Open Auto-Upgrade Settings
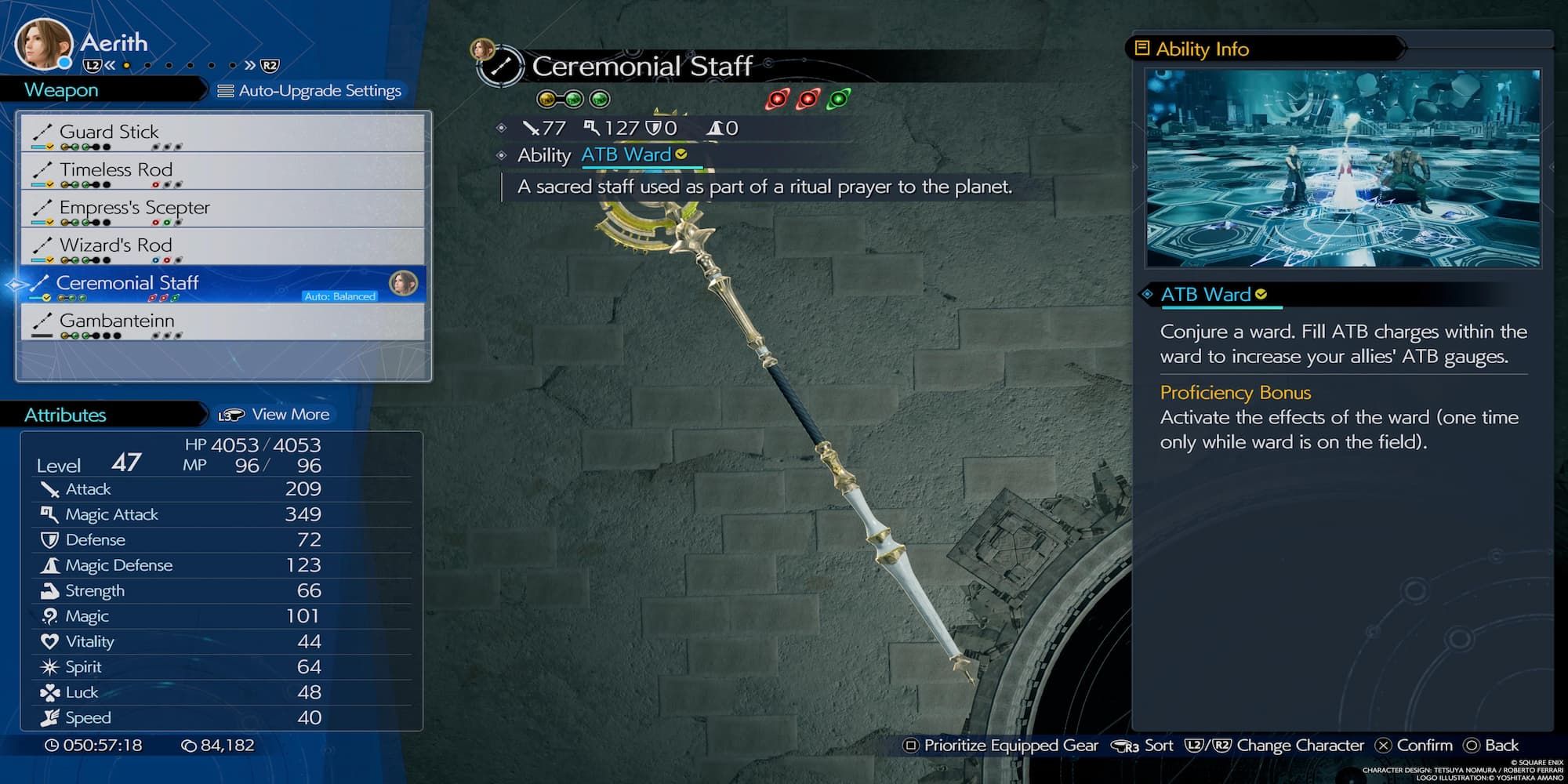The width and height of the screenshot is (1568, 784). [x=310, y=91]
